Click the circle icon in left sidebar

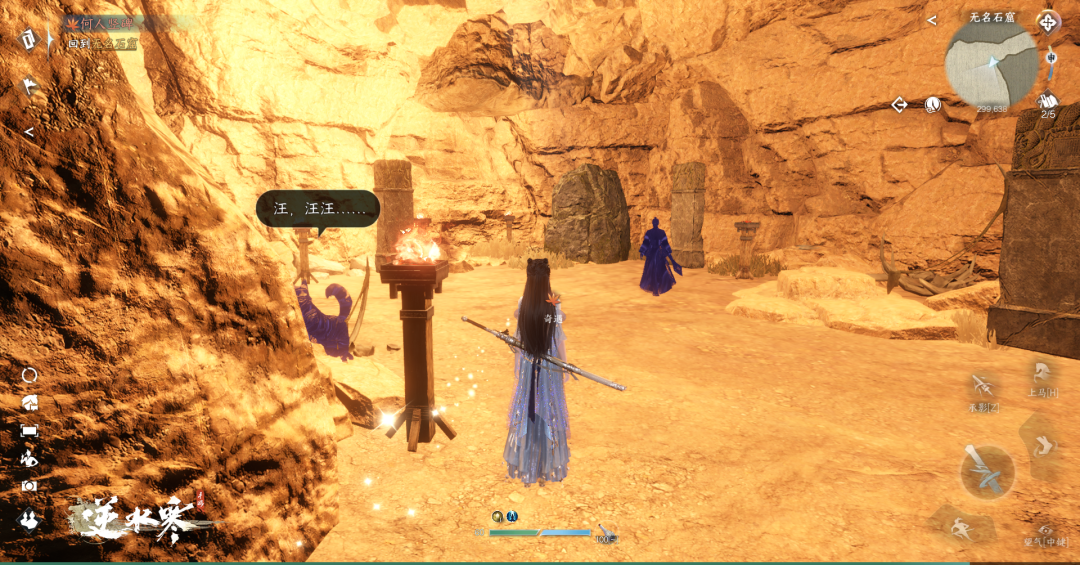tap(29, 375)
